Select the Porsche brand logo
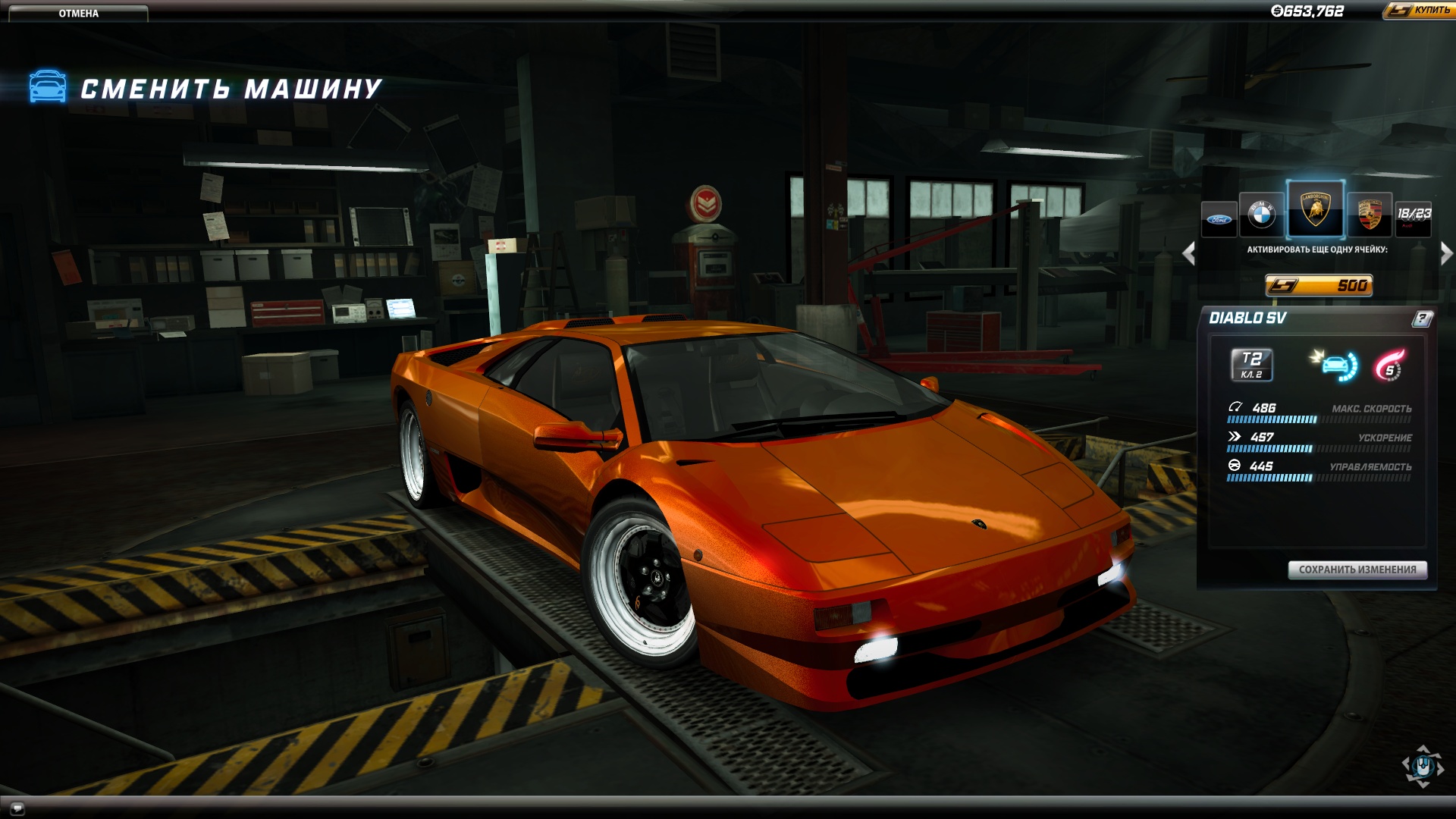 point(1370,215)
